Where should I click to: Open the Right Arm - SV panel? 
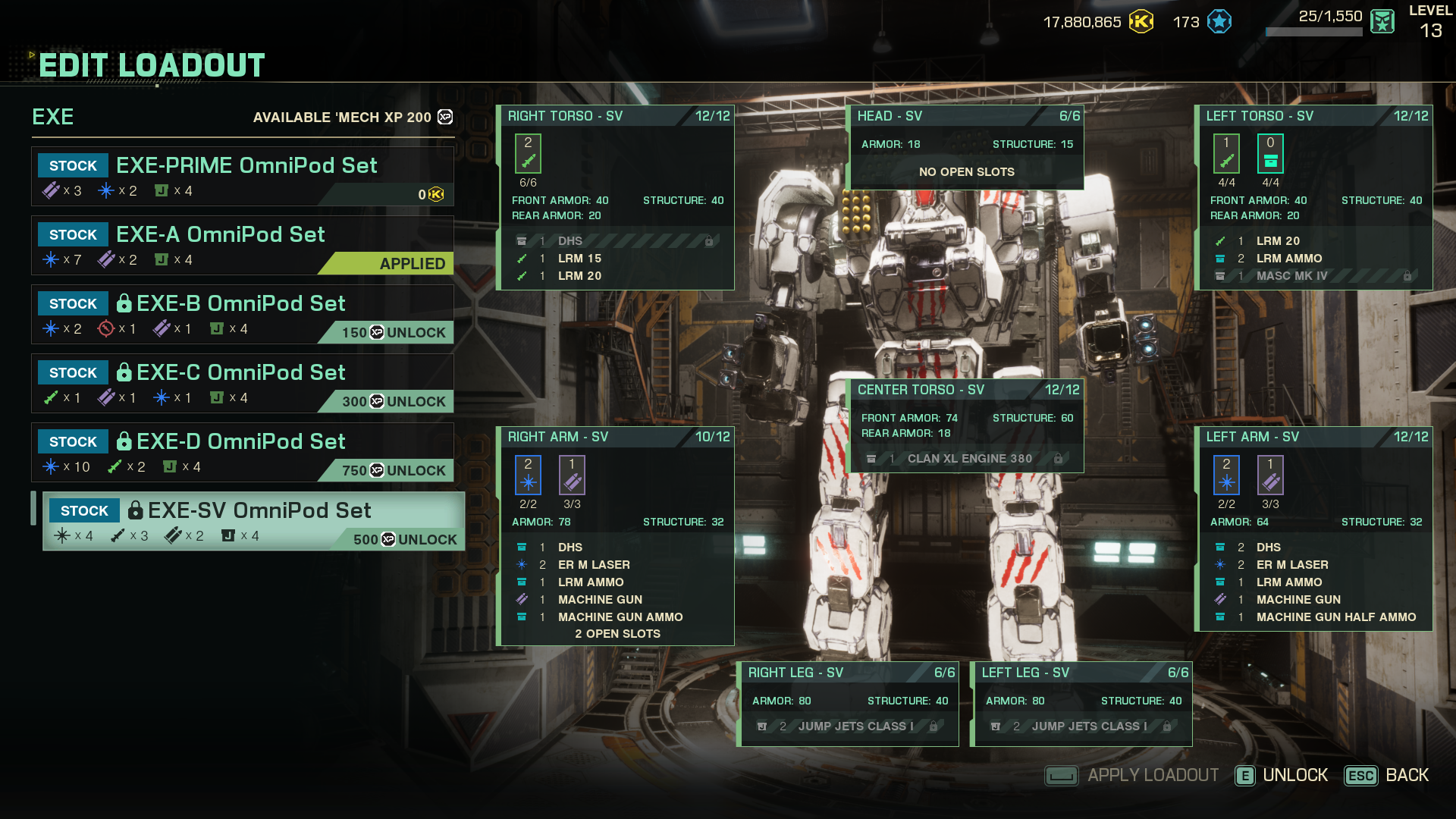[615, 437]
